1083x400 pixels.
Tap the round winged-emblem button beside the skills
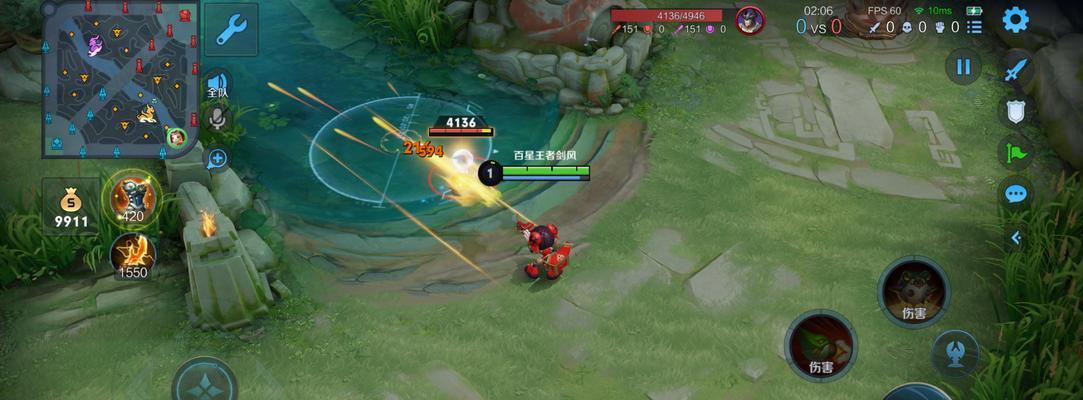[954, 354]
